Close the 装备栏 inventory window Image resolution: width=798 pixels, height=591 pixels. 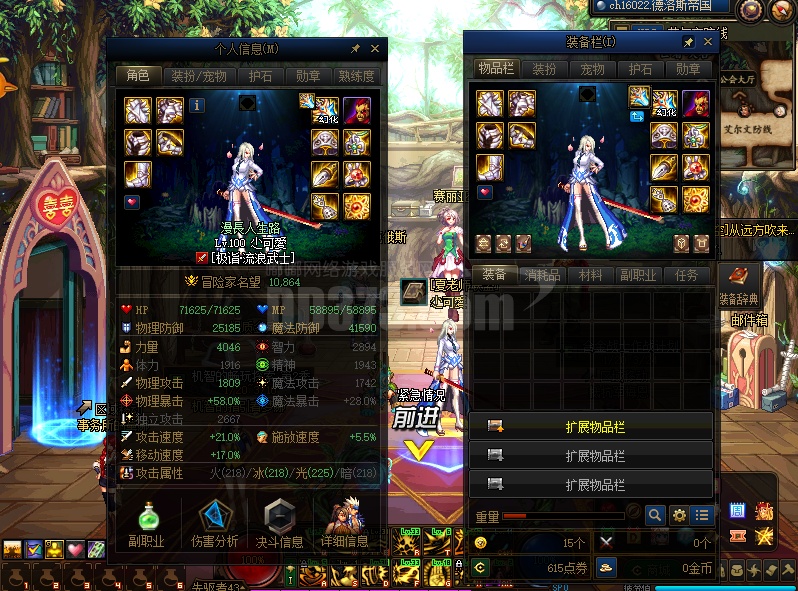pyautogui.click(x=708, y=43)
